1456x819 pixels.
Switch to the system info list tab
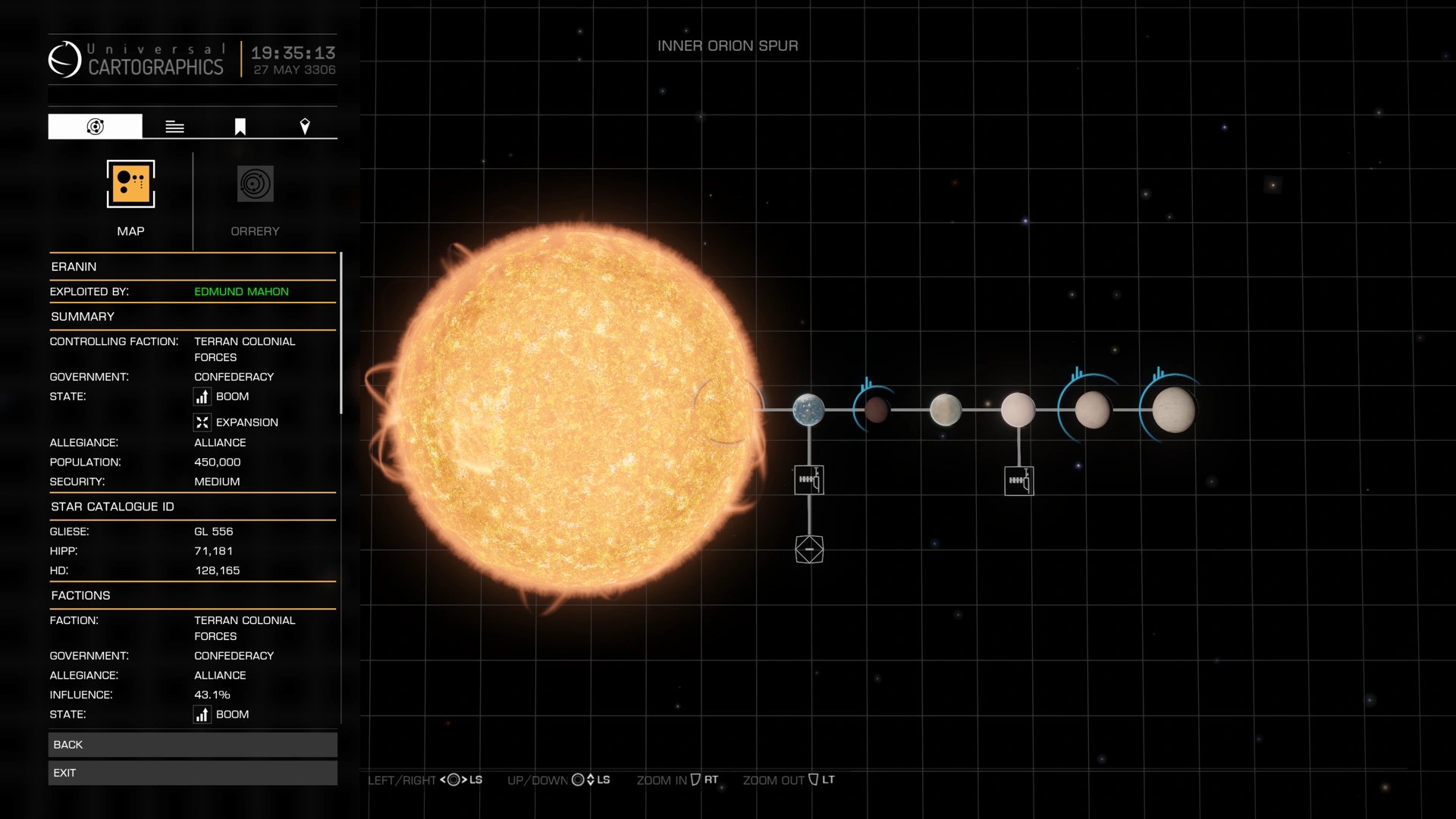pos(174,126)
